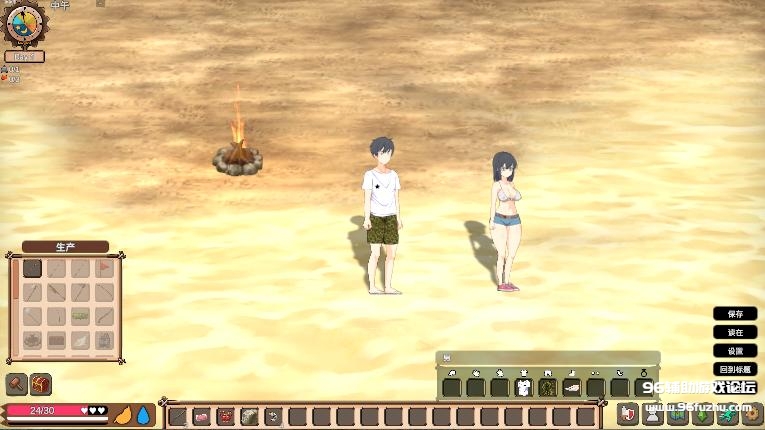Image resolution: width=765 pixels, height=430 pixels.
Task: Open the treasure chest storage icon
Action: 41,384
